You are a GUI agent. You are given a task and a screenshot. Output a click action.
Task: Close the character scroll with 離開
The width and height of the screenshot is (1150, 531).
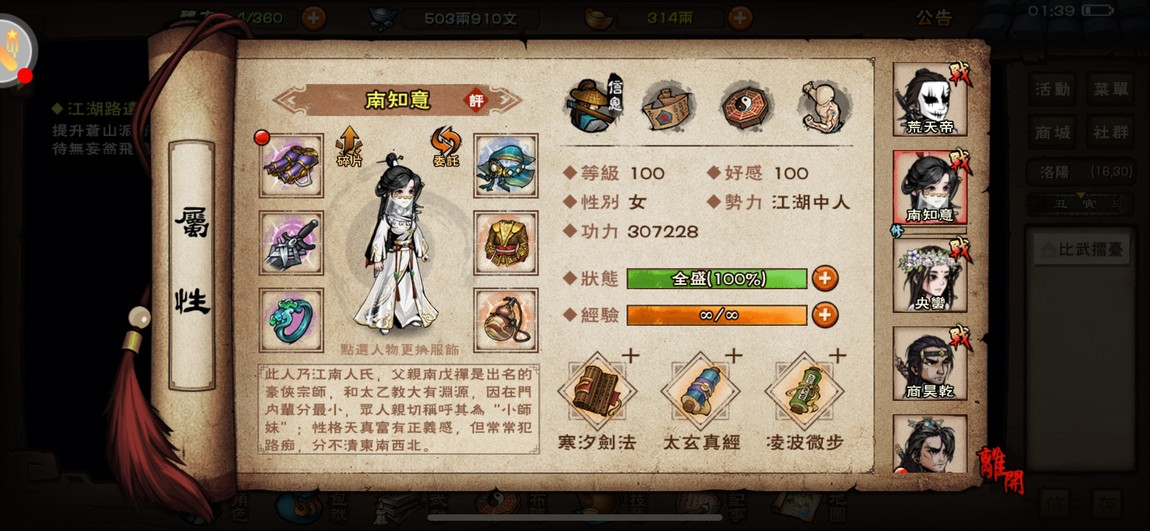1000,468
